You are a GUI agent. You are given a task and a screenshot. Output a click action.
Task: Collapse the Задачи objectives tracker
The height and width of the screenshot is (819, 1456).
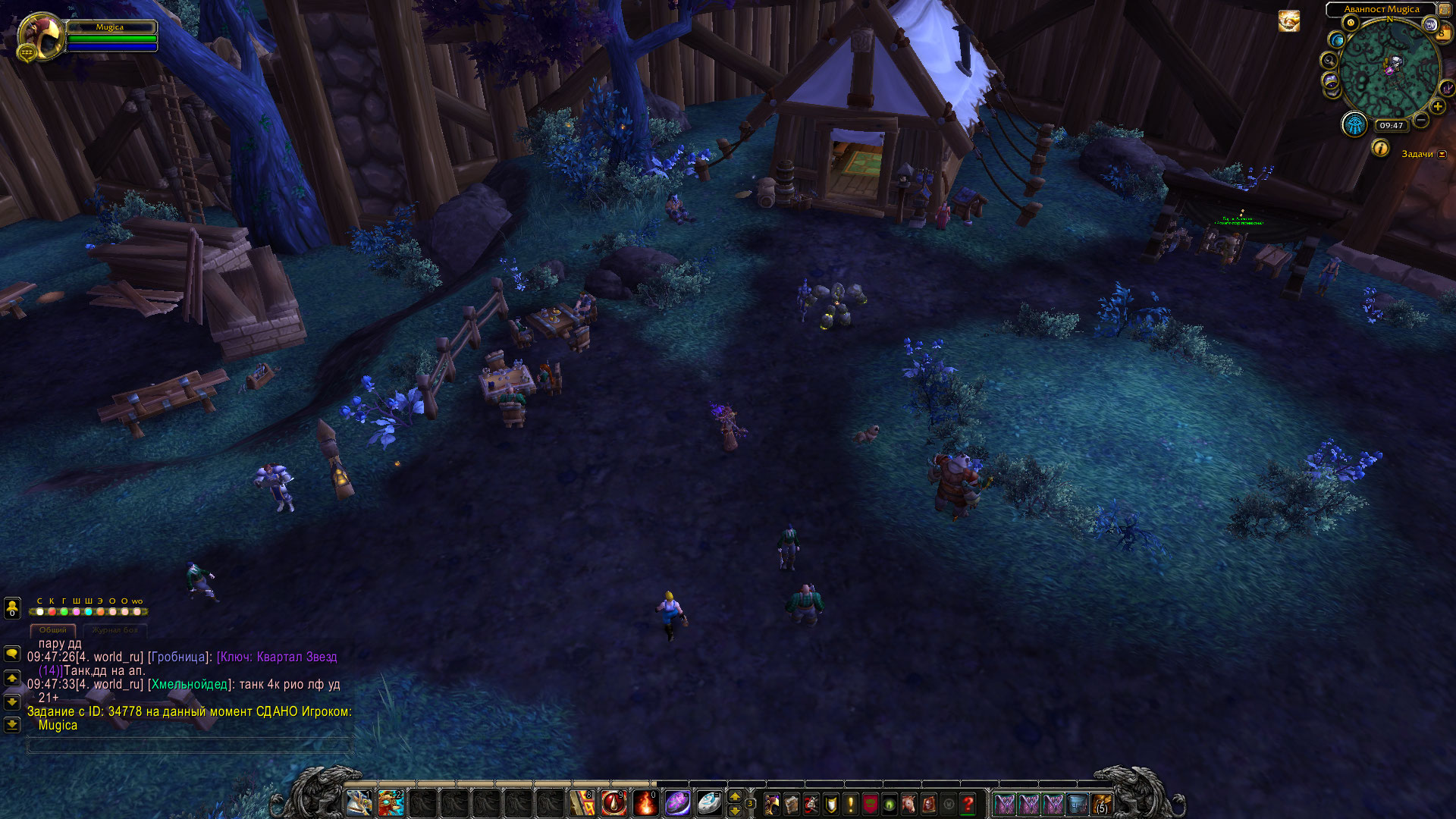pyautogui.click(x=1442, y=155)
